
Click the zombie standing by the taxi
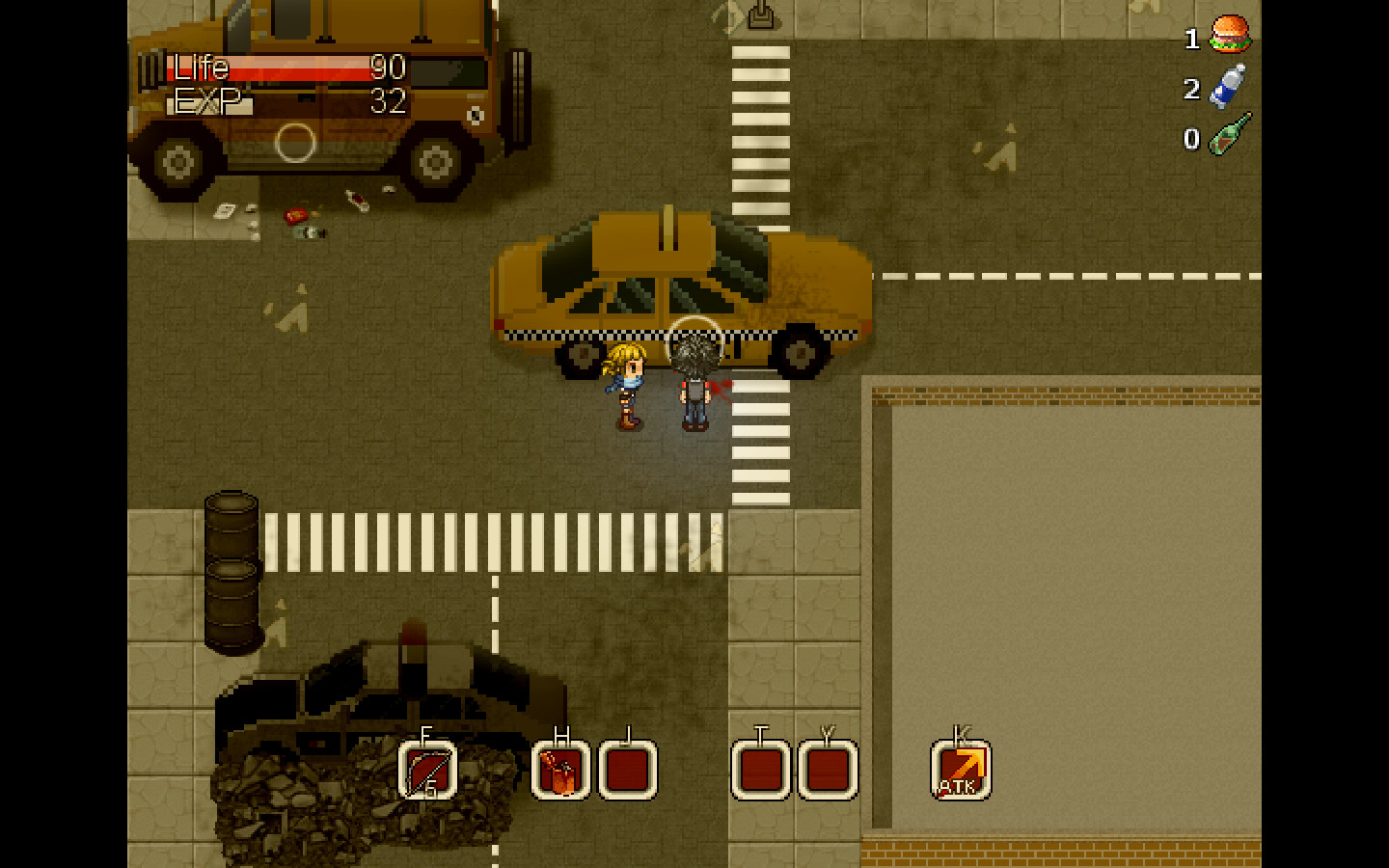point(694,386)
